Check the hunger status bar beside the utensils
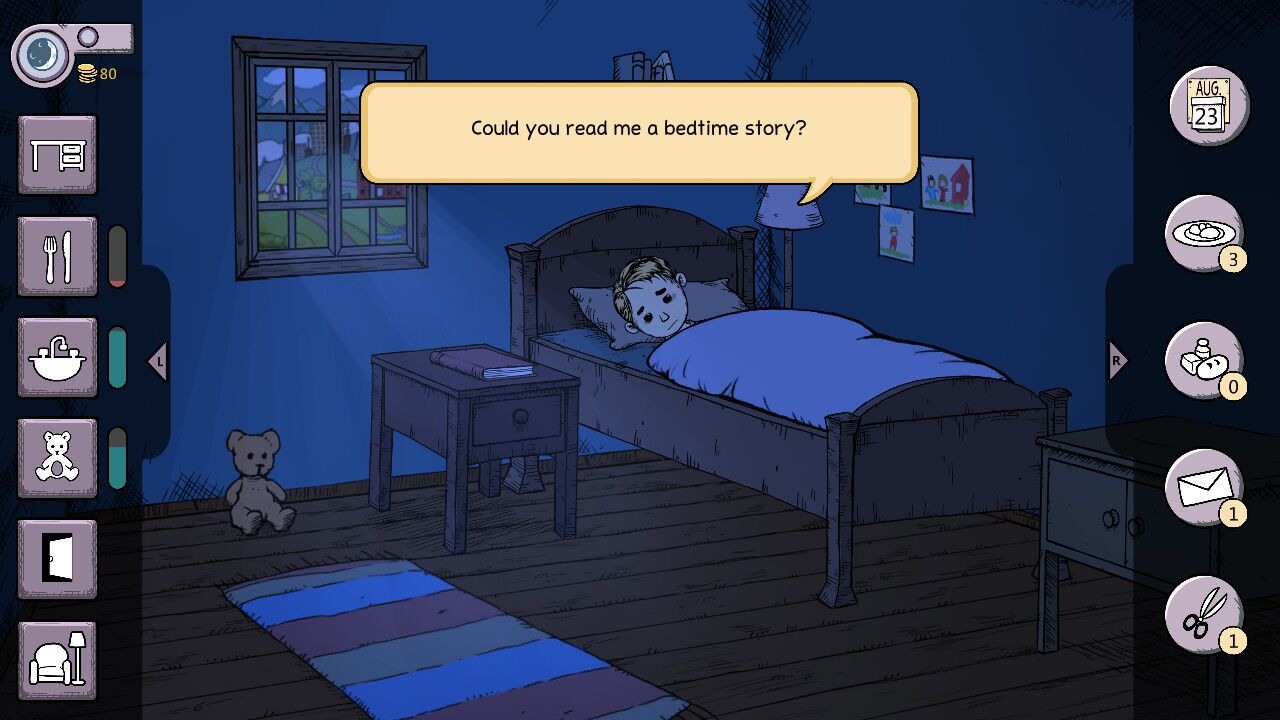Screen dimensions: 1280x720 pos(119,256)
